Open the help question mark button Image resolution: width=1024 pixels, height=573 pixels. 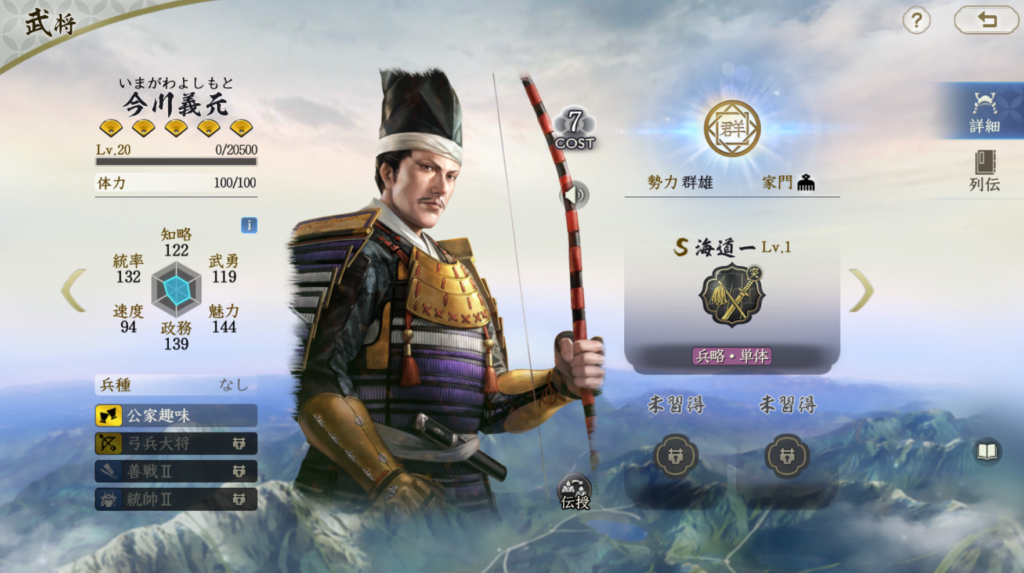(x=916, y=20)
